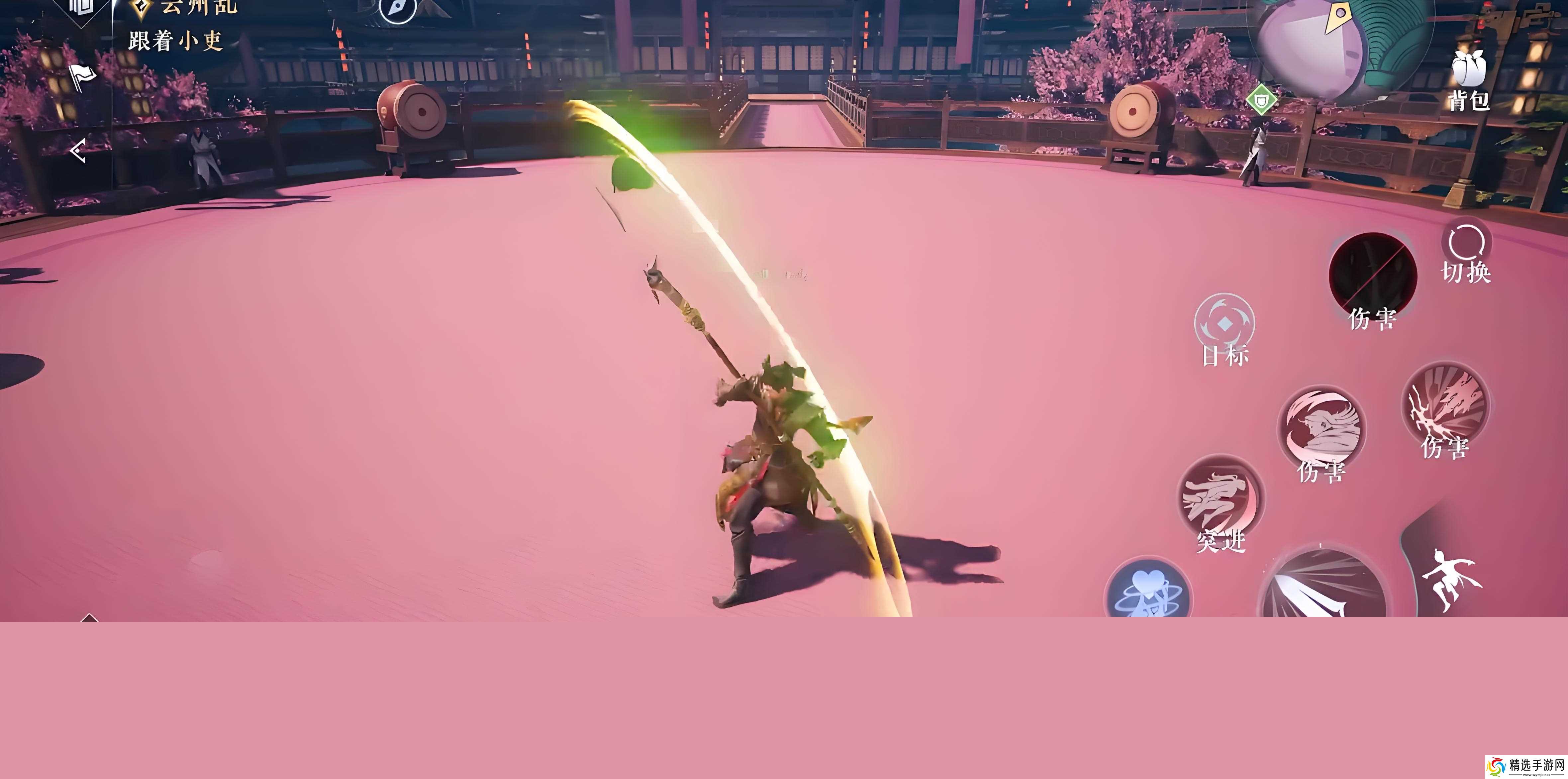Activate the lightning-crack 伤害 skill
This screenshot has width=1568, height=779.
pos(1445,405)
